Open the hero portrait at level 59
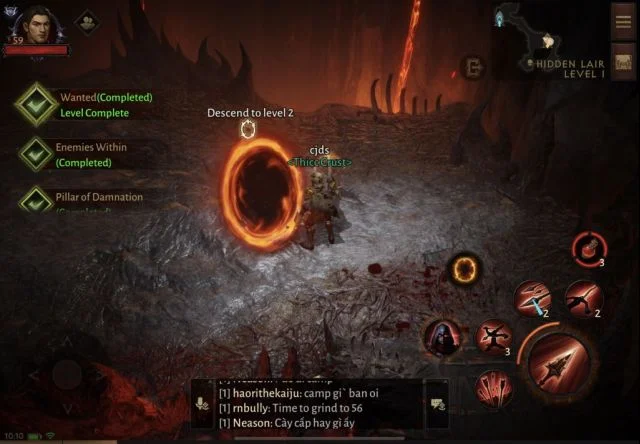This screenshot has height=444, width=640. (35, 25)
